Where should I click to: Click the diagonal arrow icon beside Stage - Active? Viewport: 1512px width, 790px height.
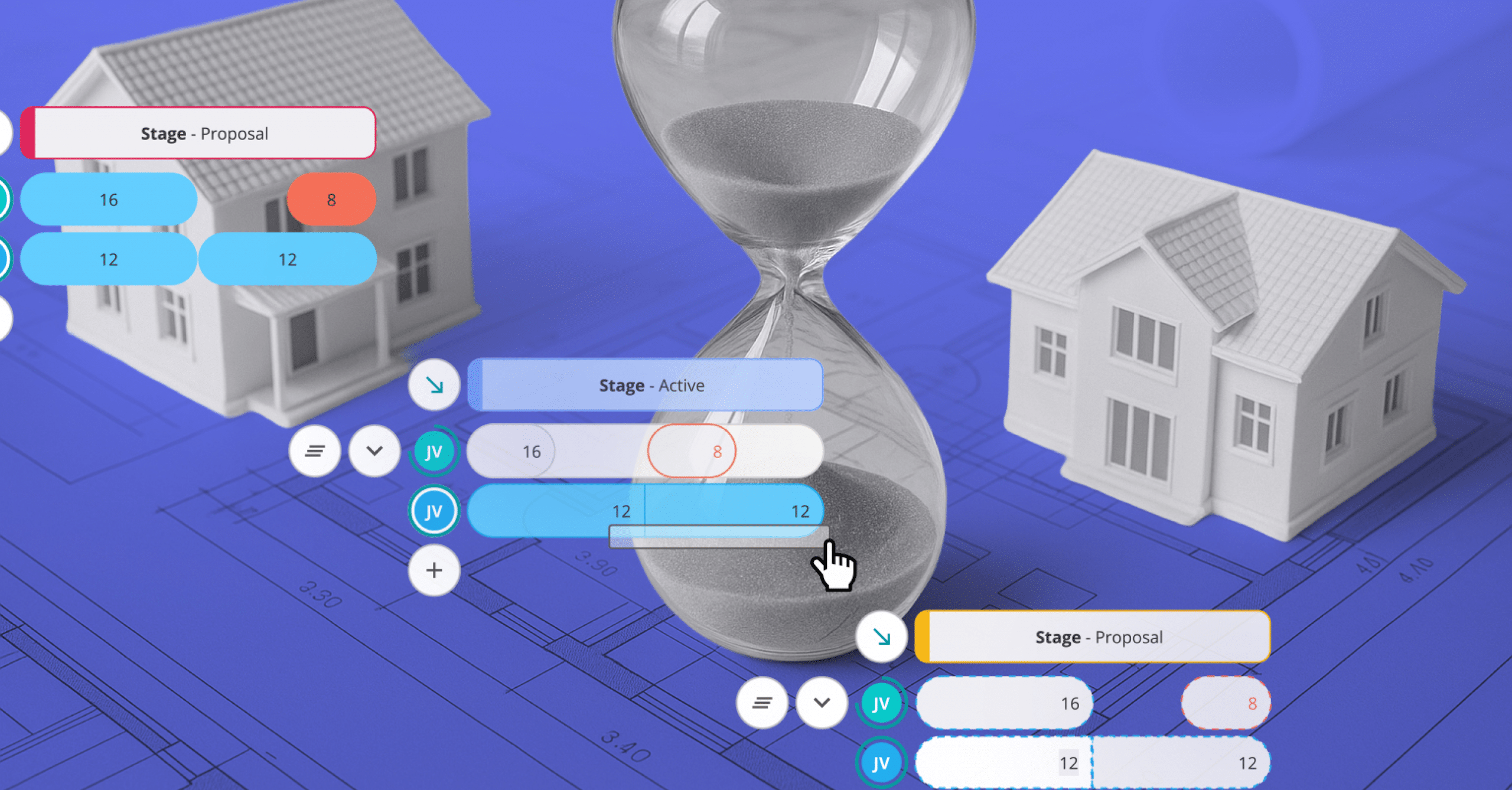click(434, 386)
